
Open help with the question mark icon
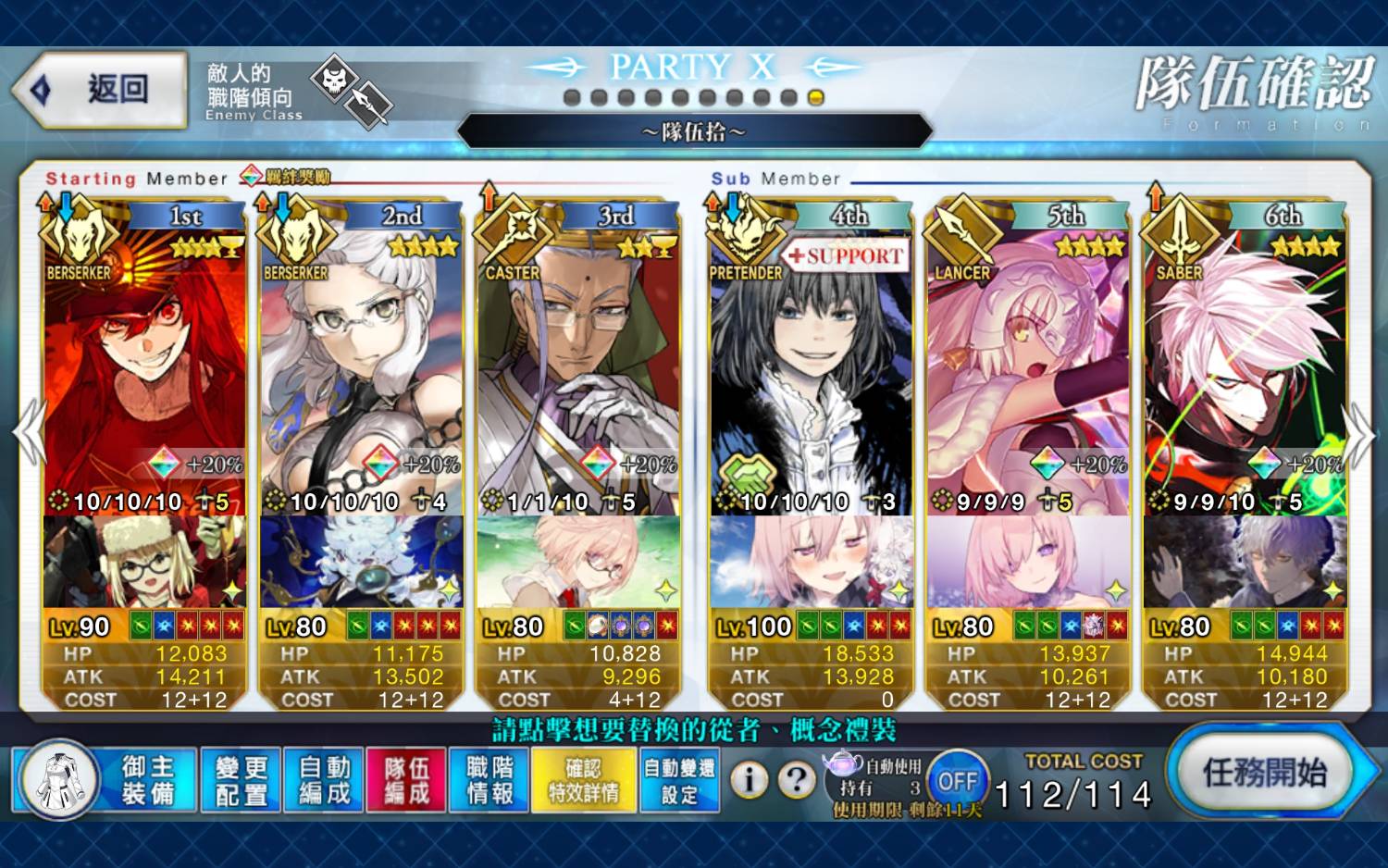796,780
